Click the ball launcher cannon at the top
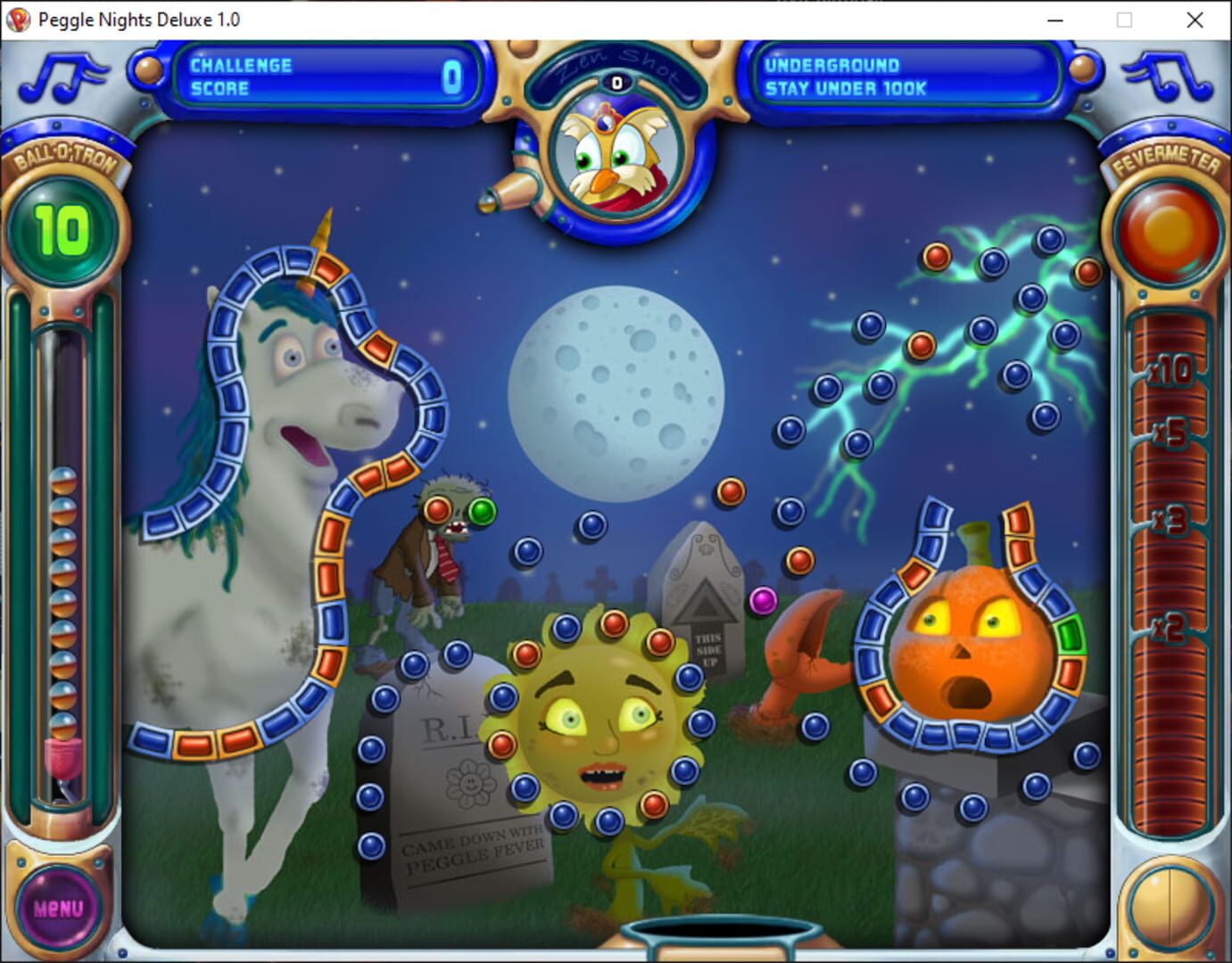 pyautogui.click(x=509, y=192)
